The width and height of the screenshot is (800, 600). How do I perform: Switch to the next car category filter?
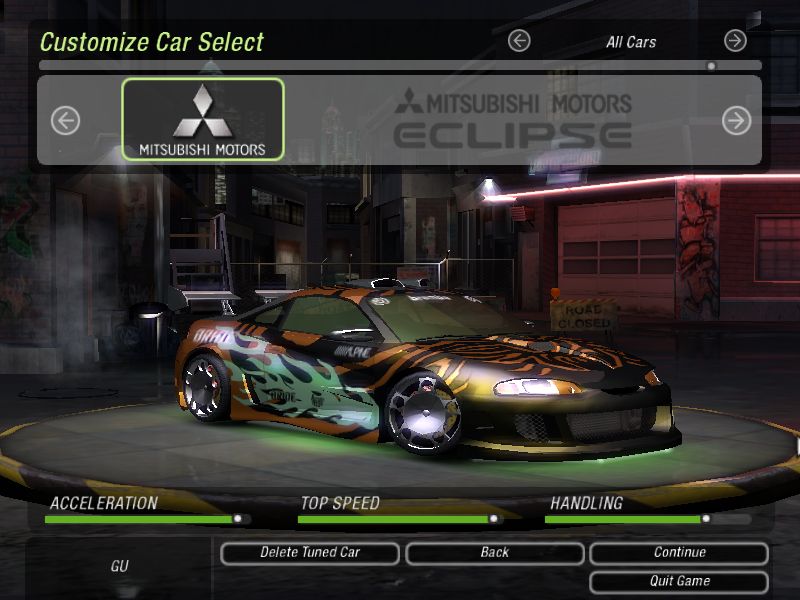tap(735, 41)
